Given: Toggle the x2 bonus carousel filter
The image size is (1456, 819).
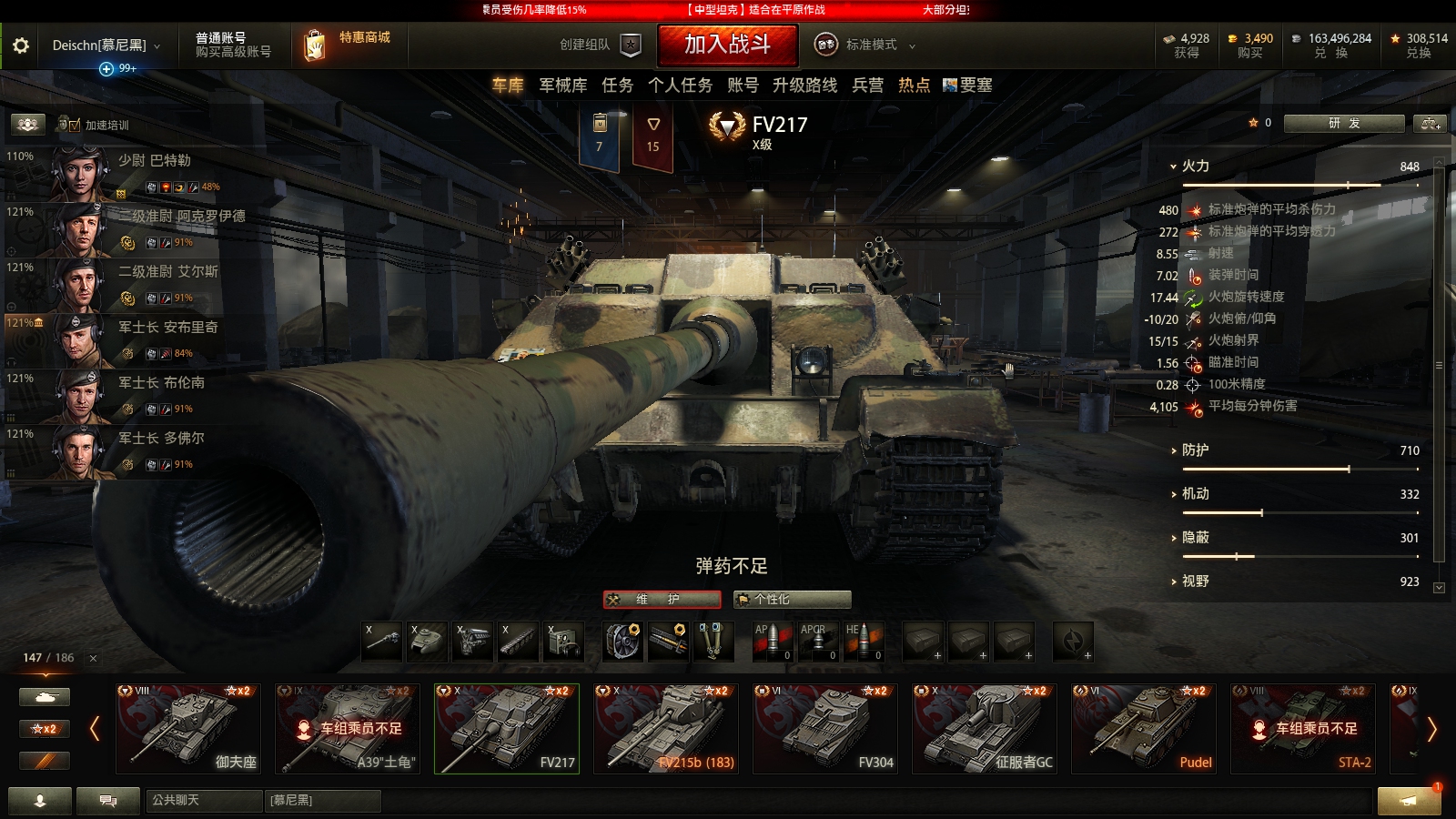Looking at the screenshot, I should coord(44,728).
